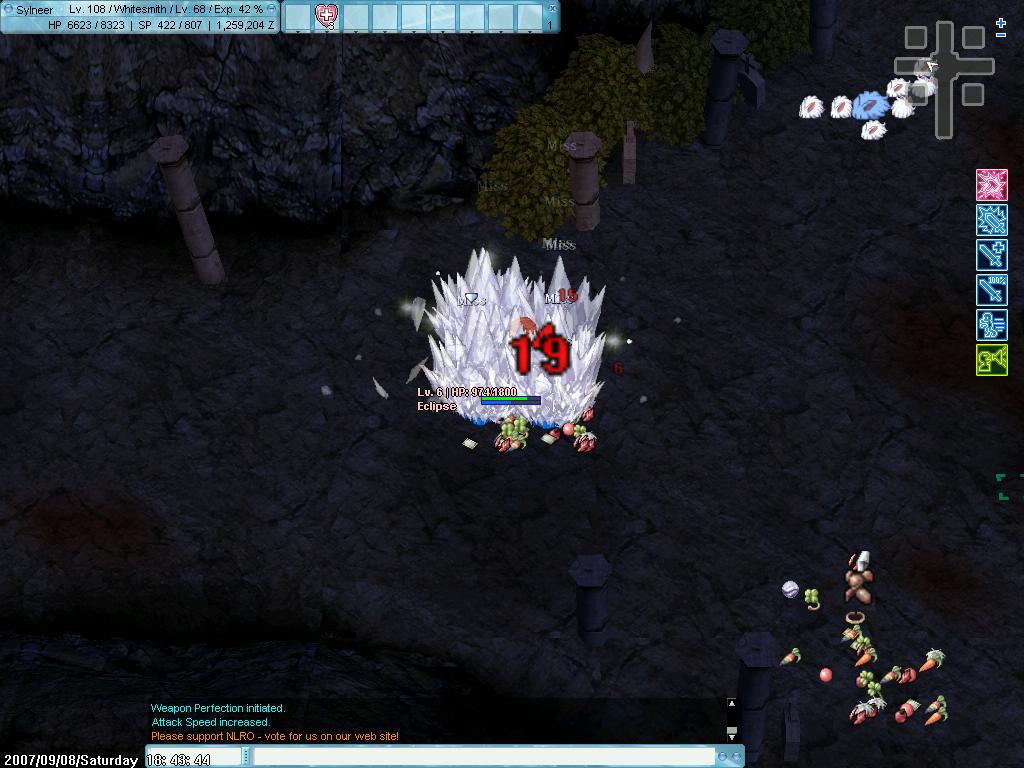Minimize the Sylneer basic info window
The width and height of the screenshot is (1024, 768).
(x=7, y=9)
